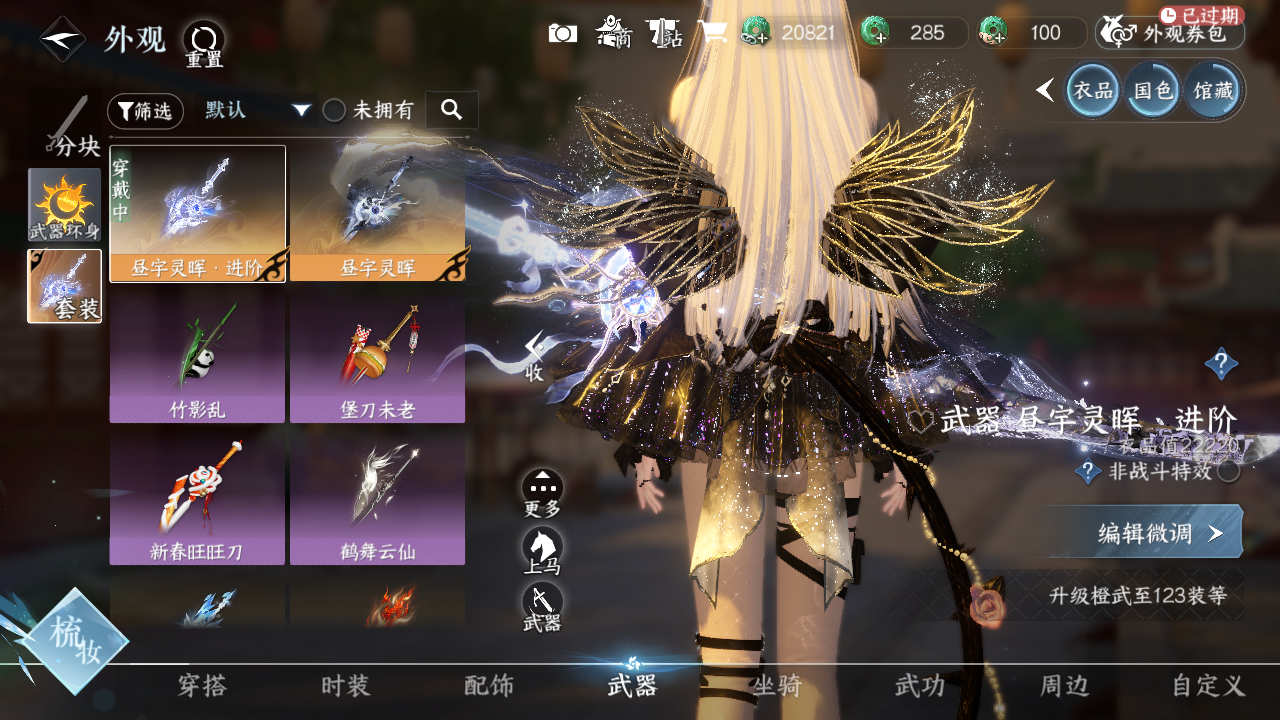
Task: Choose the 昼宇灵晖 weapon tile
Action: [378, 214]
